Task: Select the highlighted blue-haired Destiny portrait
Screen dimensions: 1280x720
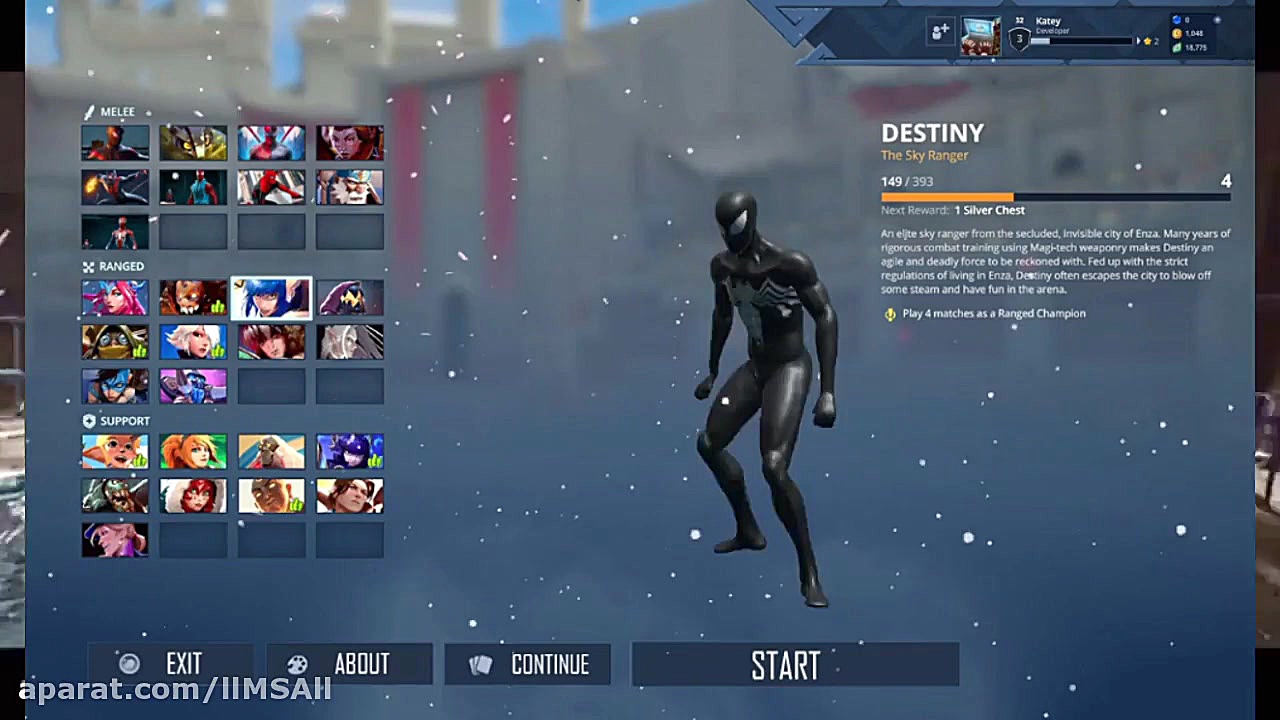Action: 271,297
